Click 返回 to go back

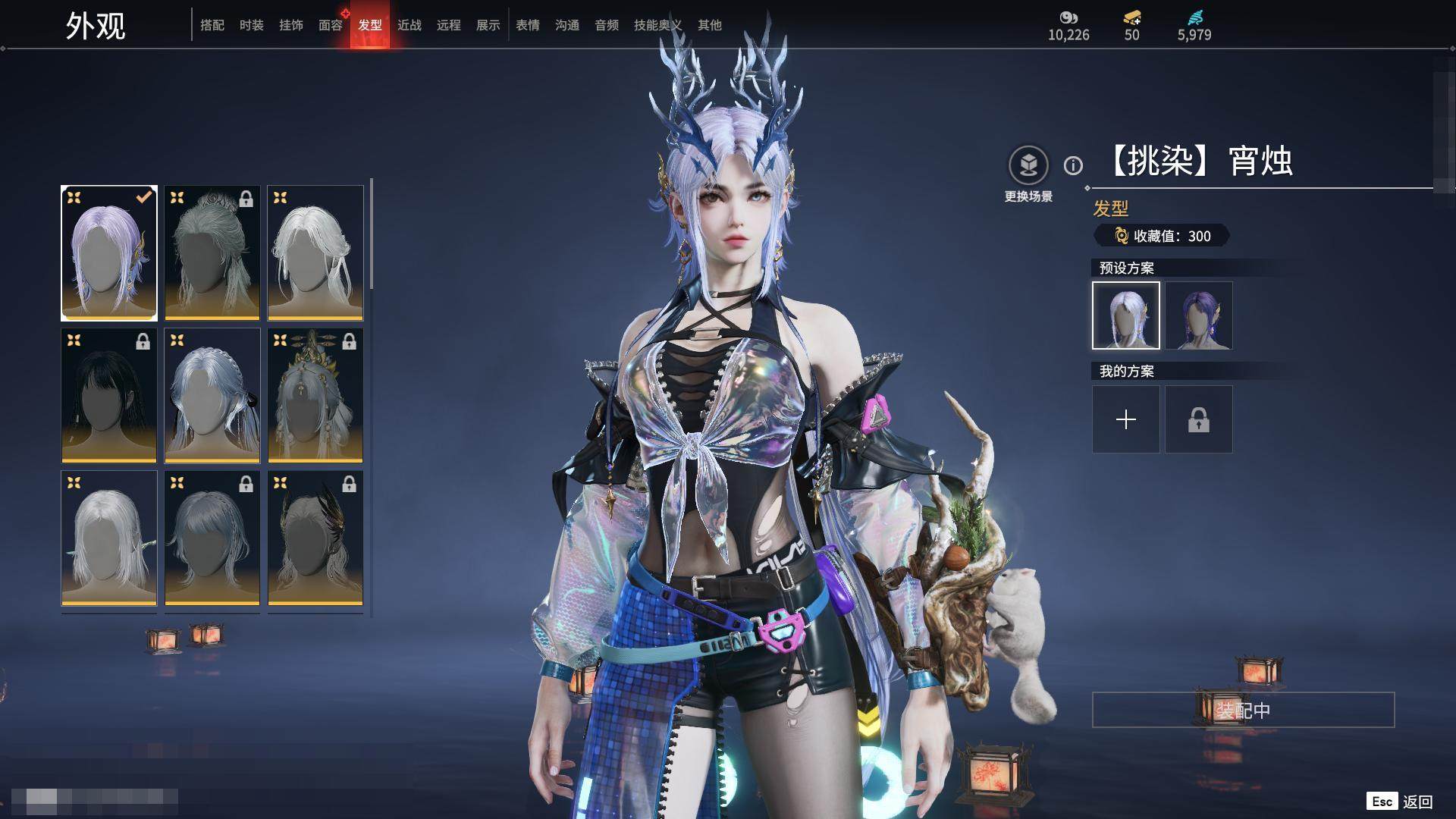[x=1417, y=802]
